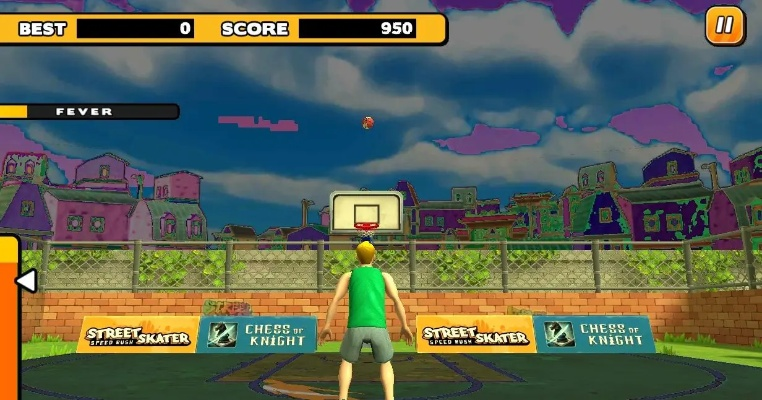Expand the orange side panel arrow
This screenshot has width=762, height=400.
pos(24,281)
